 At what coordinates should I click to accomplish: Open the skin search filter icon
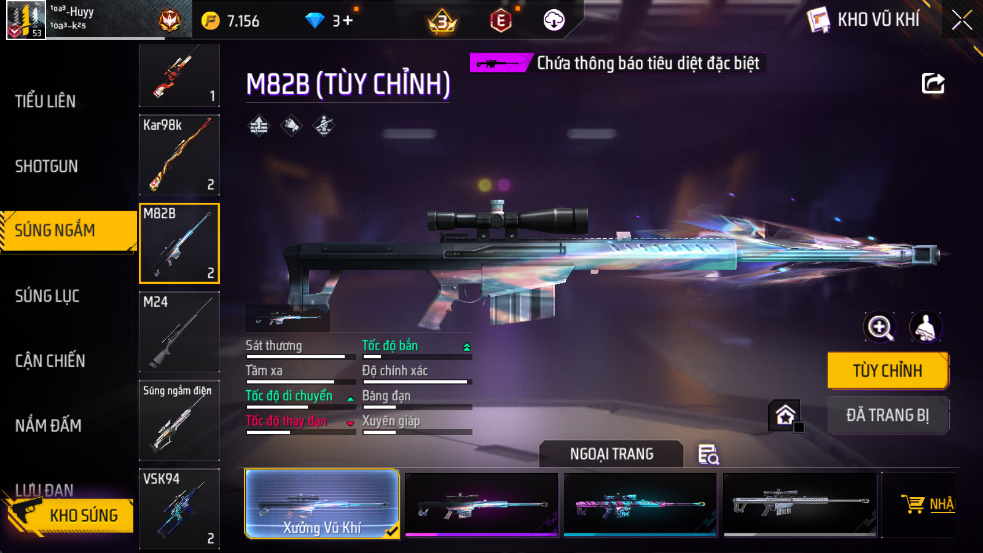708,455
